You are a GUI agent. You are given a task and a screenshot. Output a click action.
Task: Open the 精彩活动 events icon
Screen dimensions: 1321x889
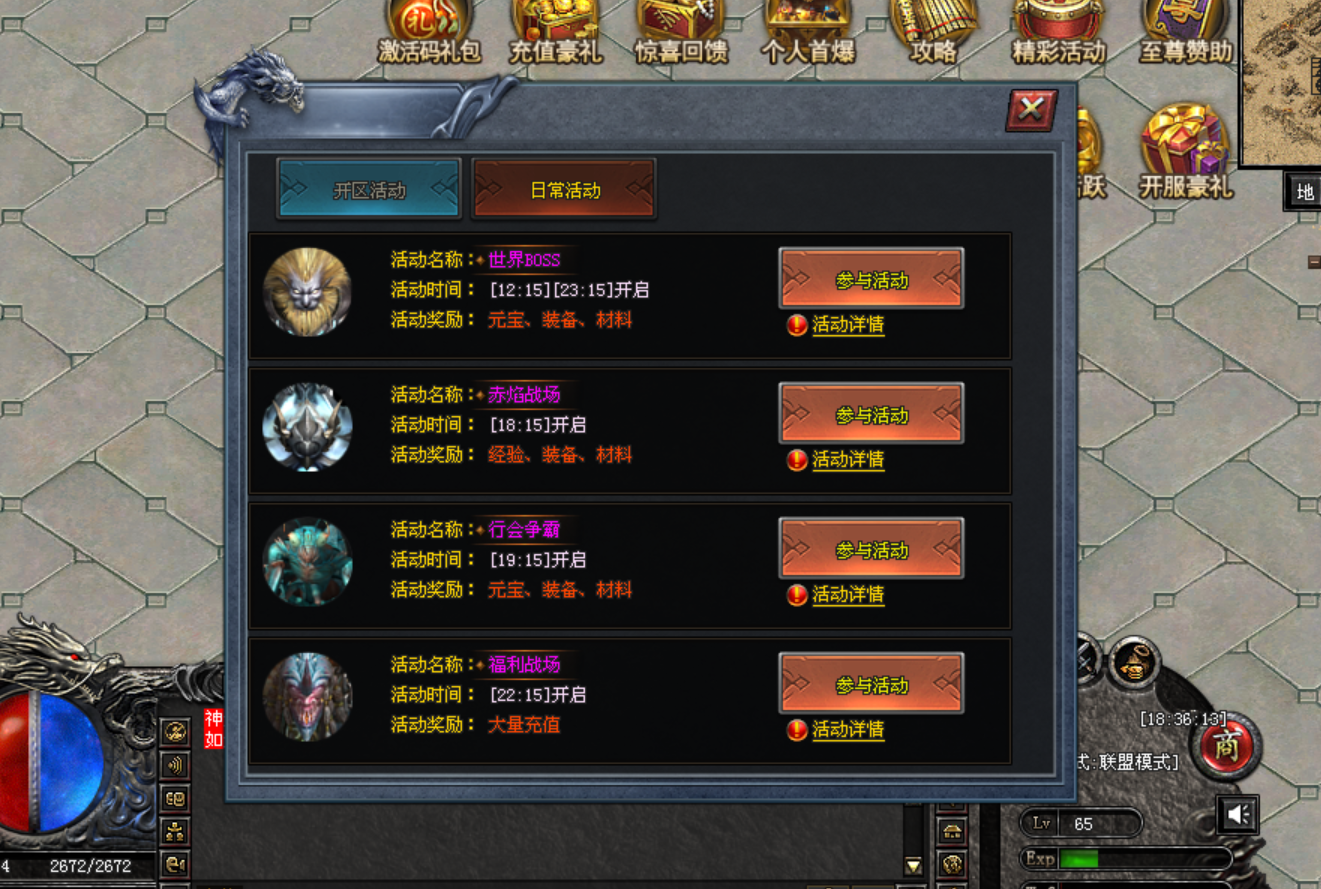click(1059, 30)
